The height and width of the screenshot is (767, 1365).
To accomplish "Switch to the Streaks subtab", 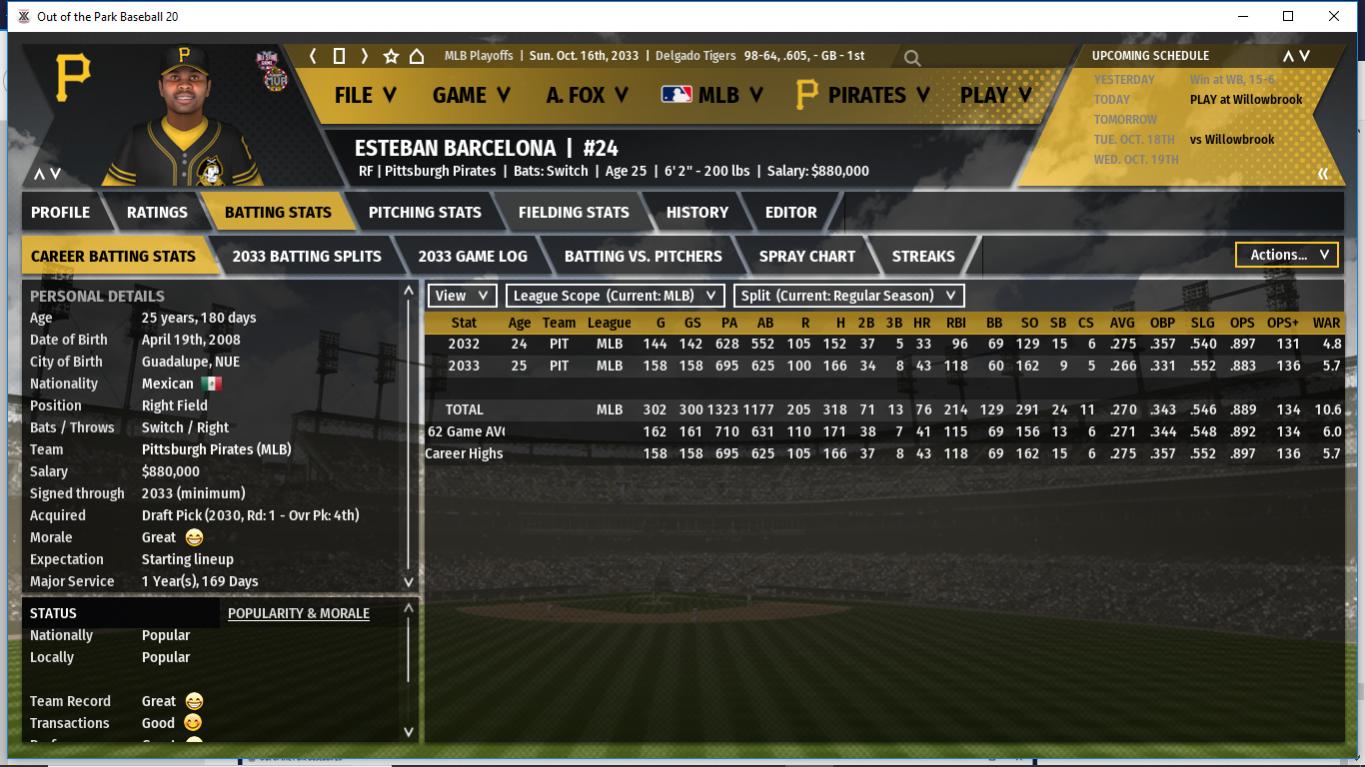I will pyautogui.click(x=923, y=256).
